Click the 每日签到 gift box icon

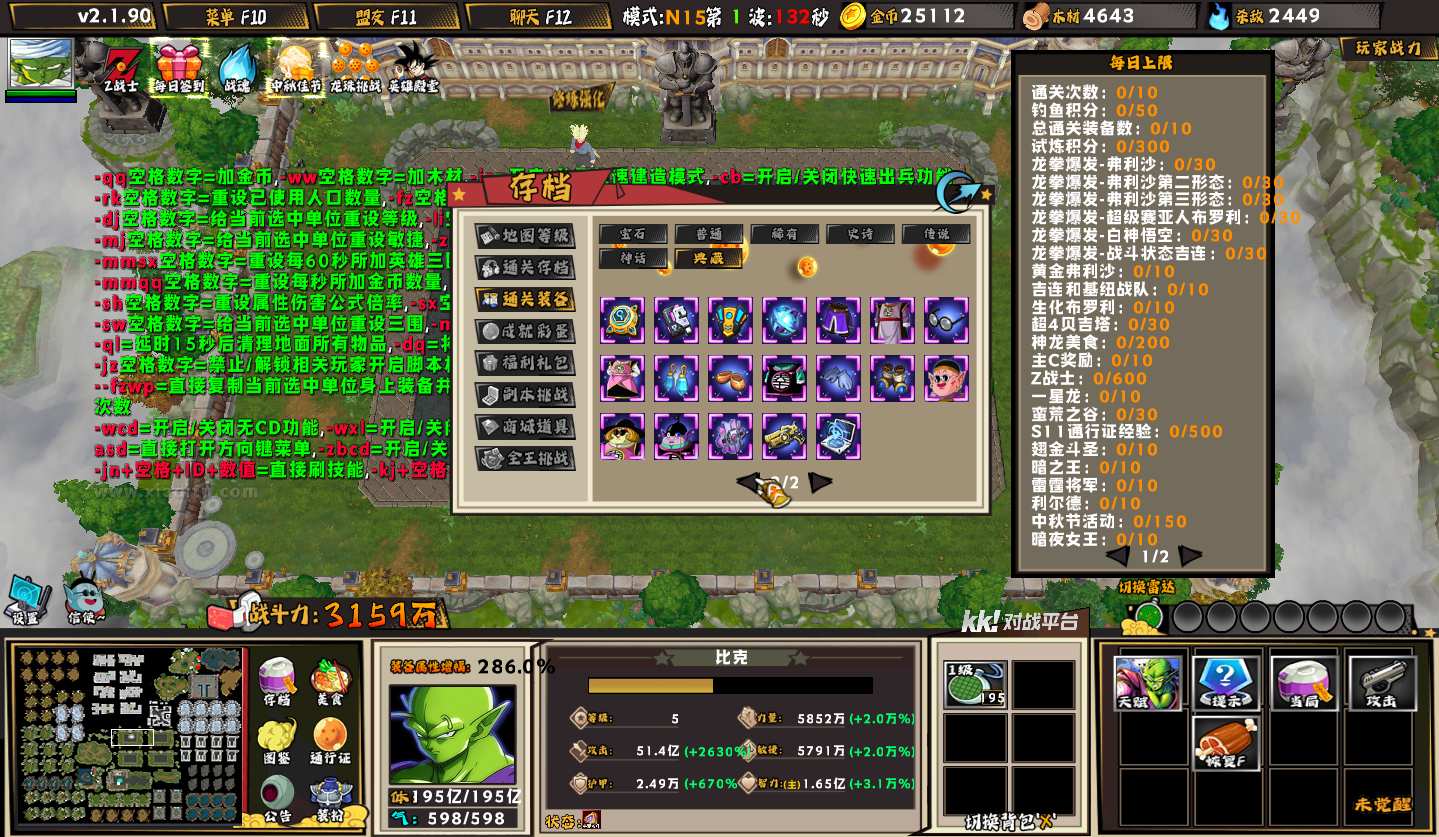179,69
